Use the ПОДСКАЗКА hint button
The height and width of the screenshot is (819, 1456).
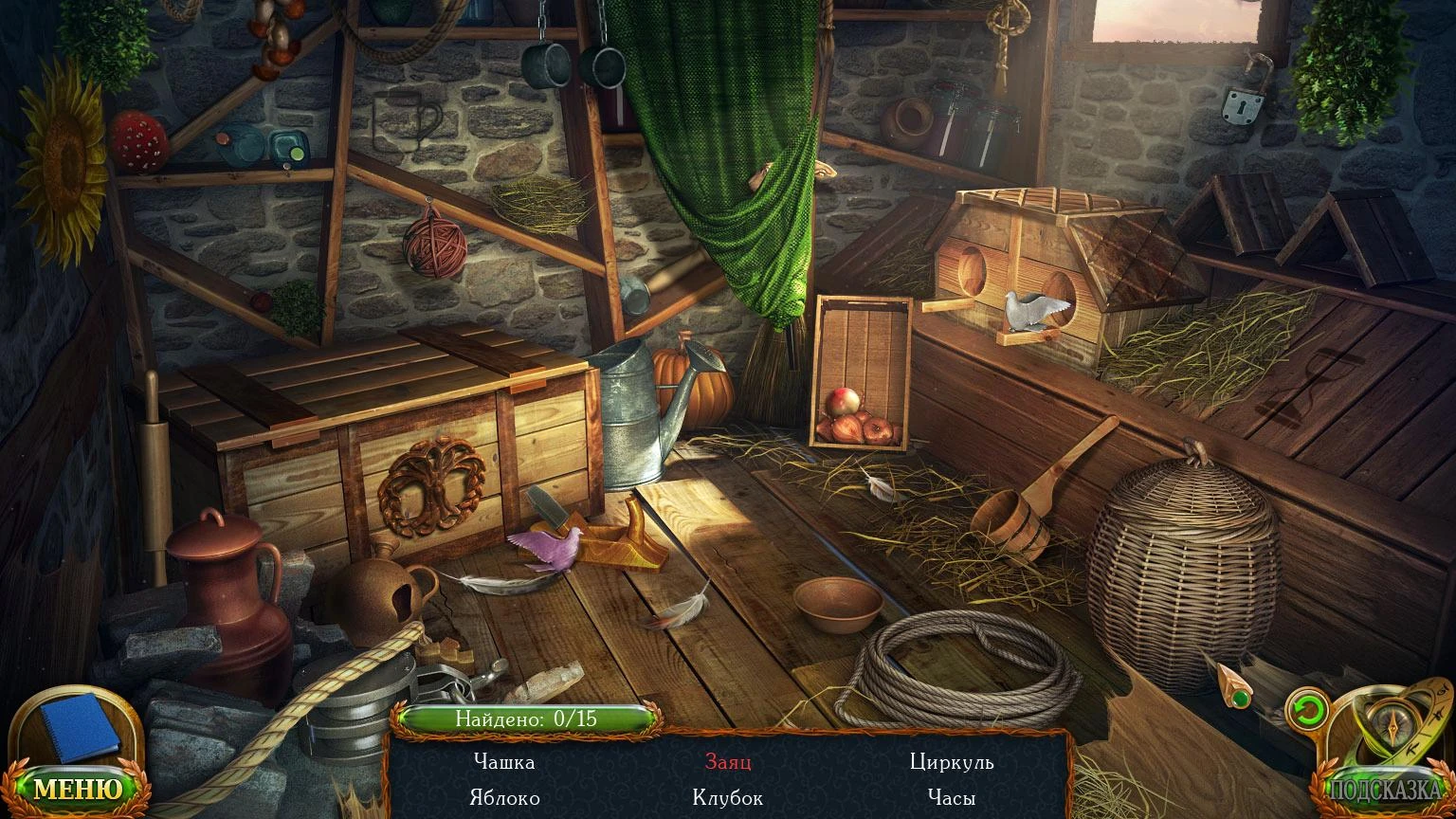click(1384, 790)
